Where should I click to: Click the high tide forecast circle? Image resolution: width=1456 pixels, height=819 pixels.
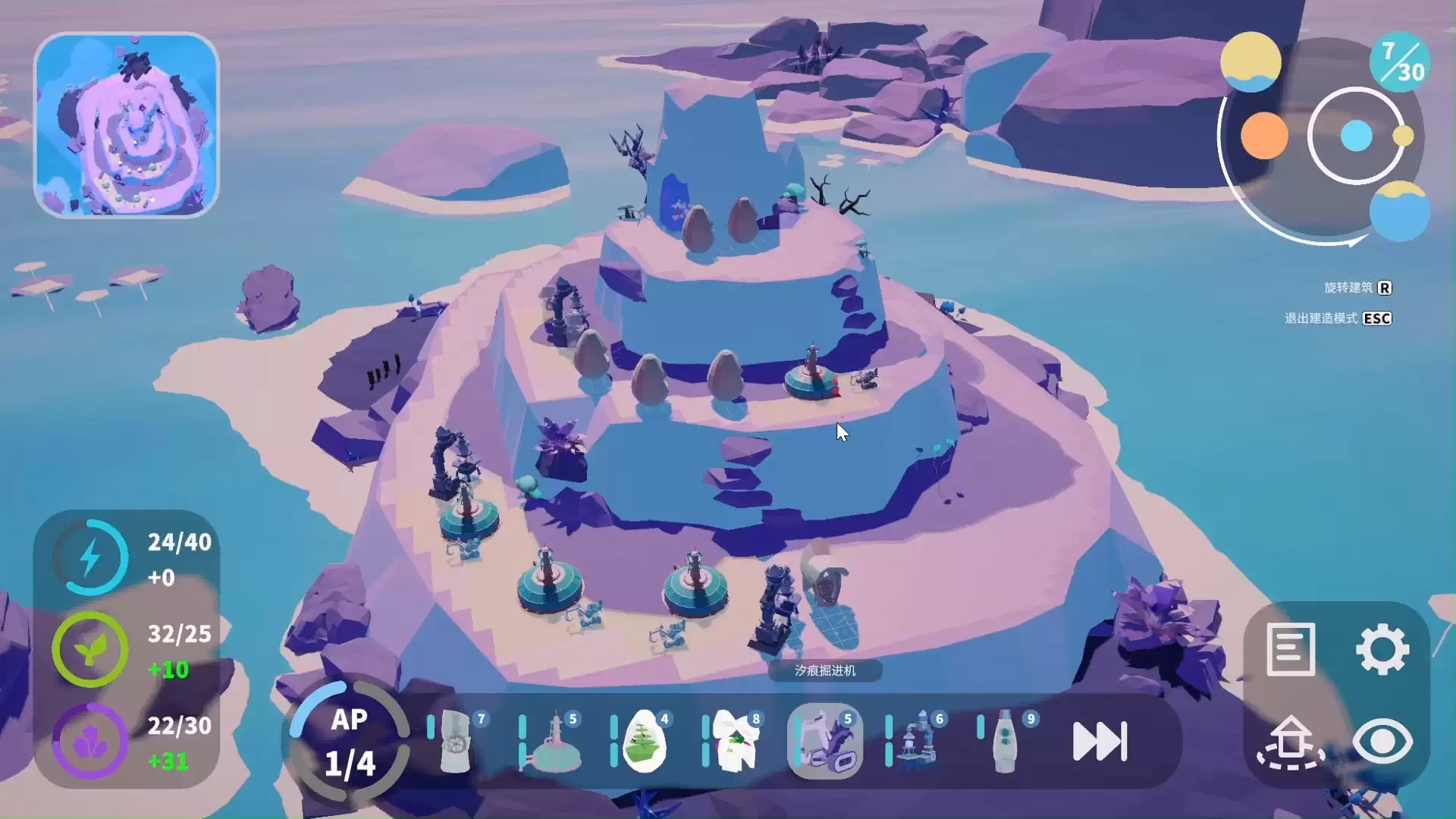click(x=1399, y=211)
